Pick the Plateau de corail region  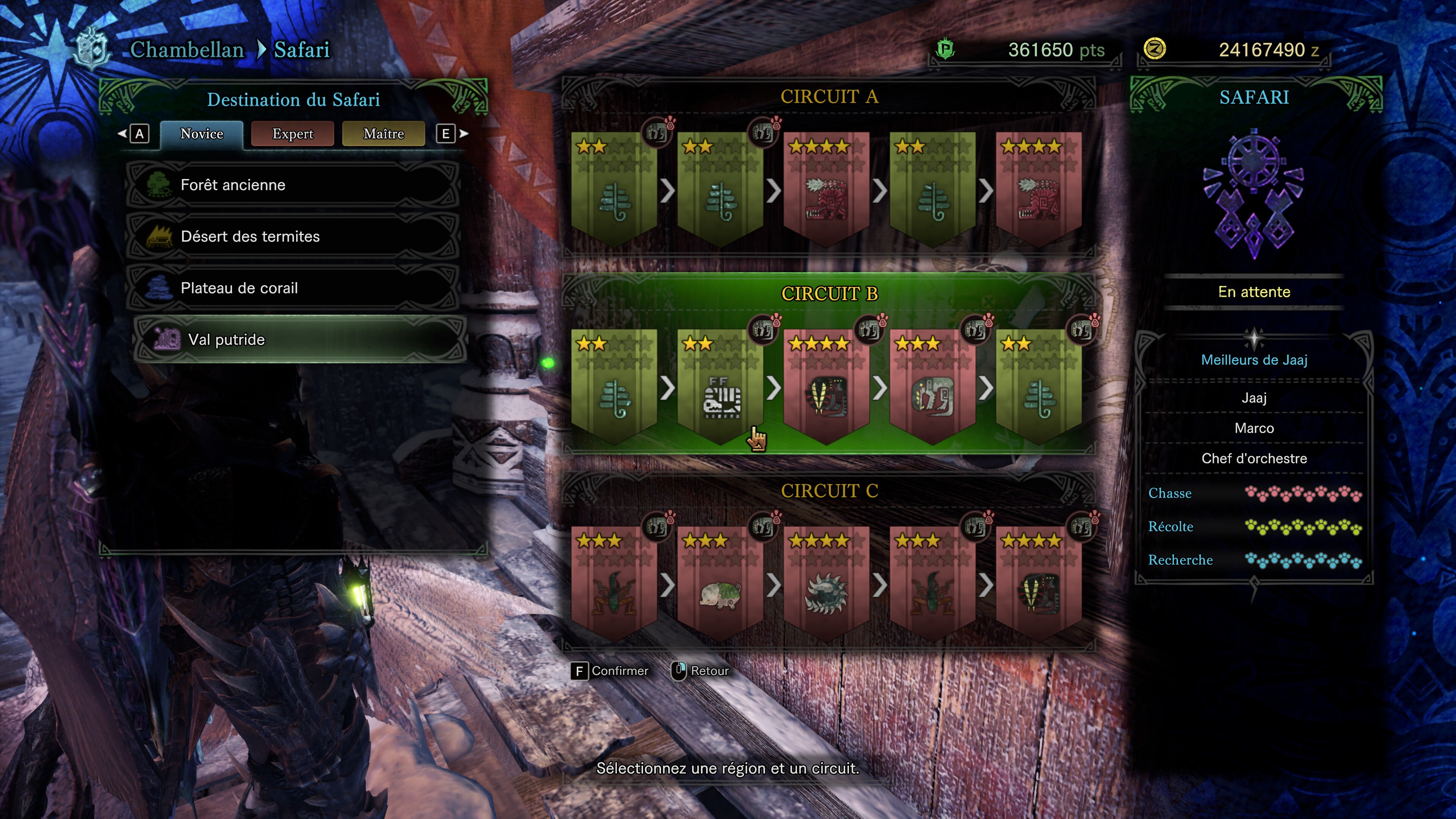point(292,288)
